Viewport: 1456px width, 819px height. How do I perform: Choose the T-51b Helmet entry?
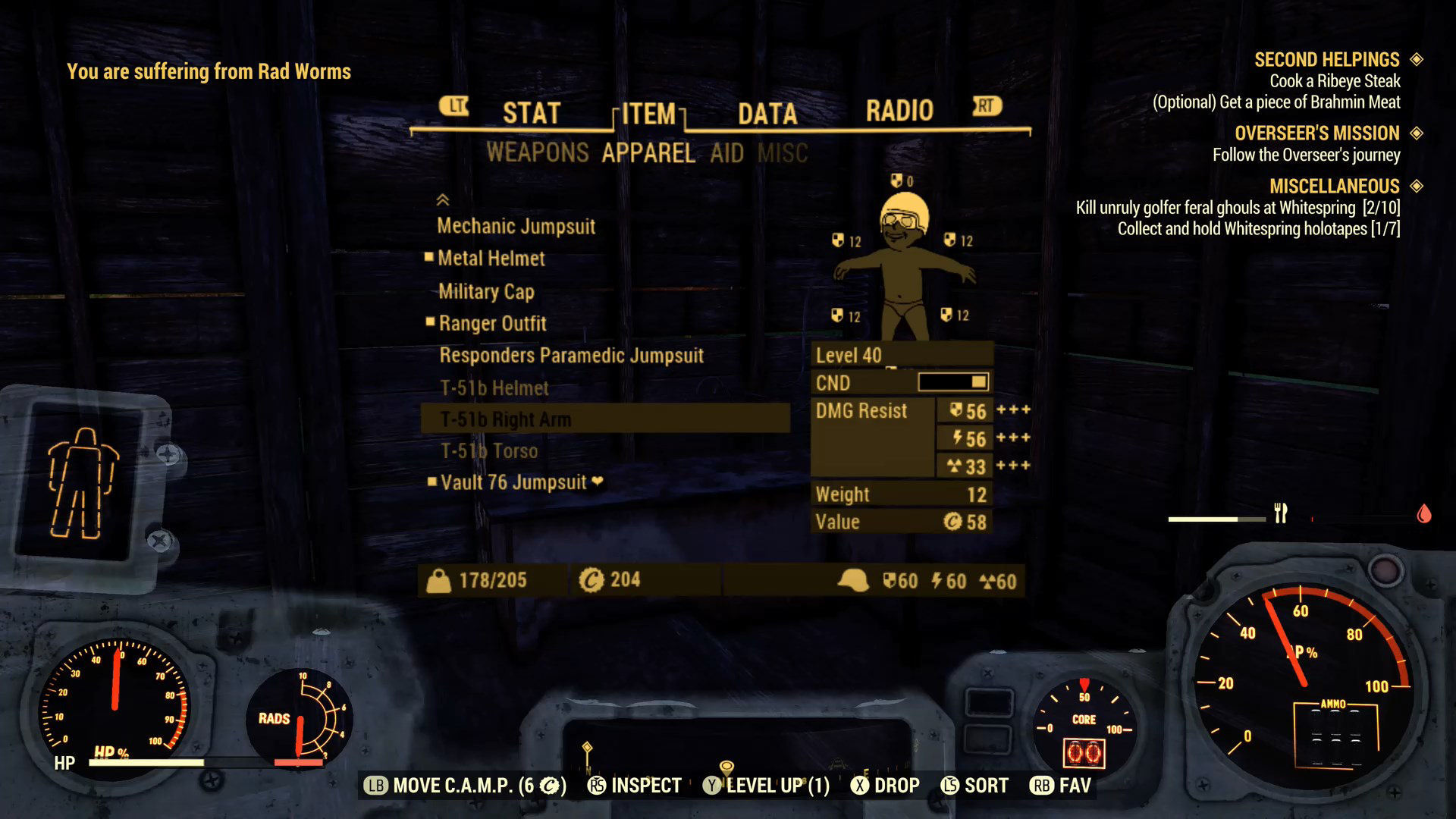point(494,388)
